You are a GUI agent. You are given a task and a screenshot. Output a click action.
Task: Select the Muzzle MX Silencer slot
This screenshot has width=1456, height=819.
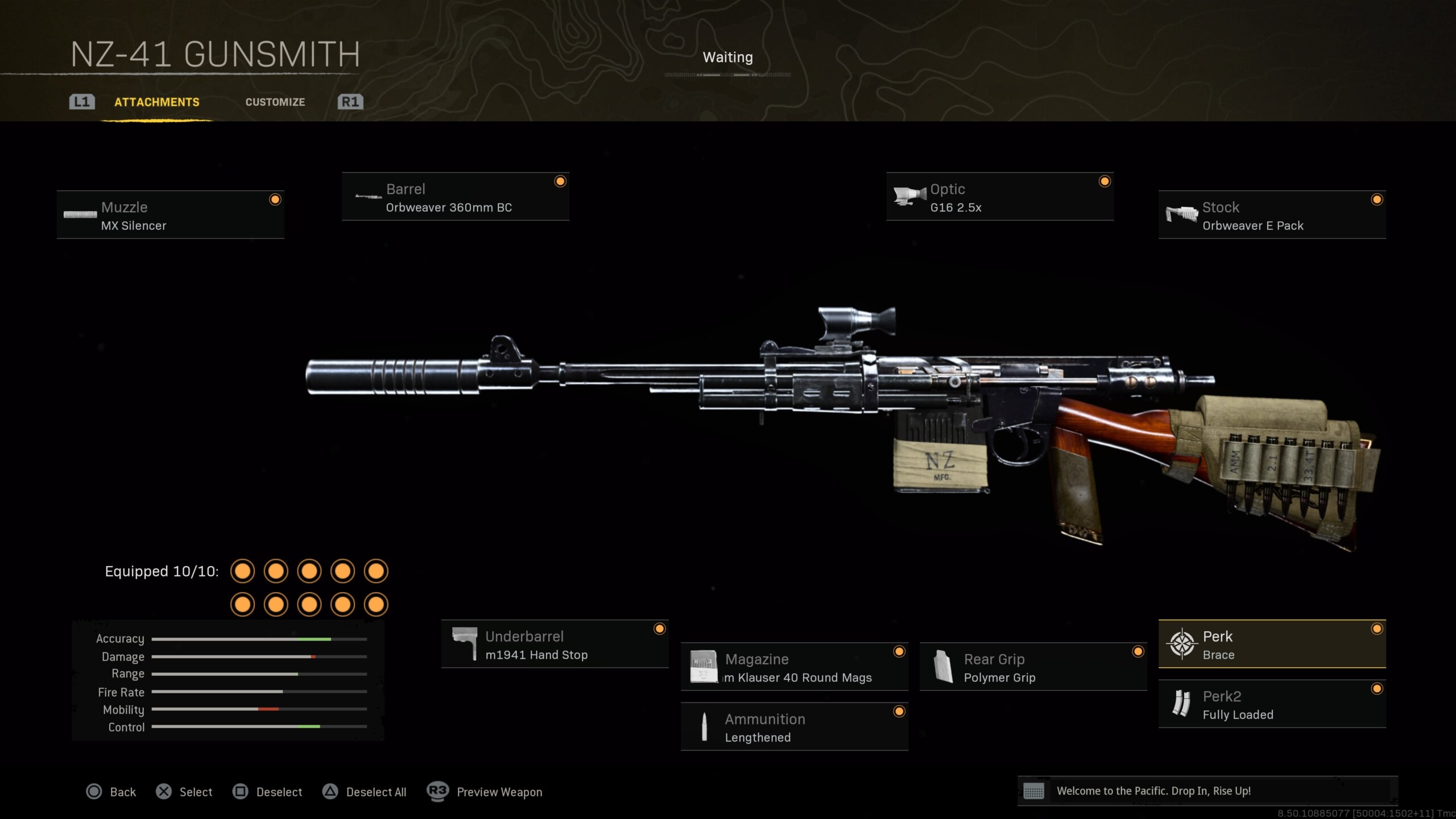tap(171, 215)
